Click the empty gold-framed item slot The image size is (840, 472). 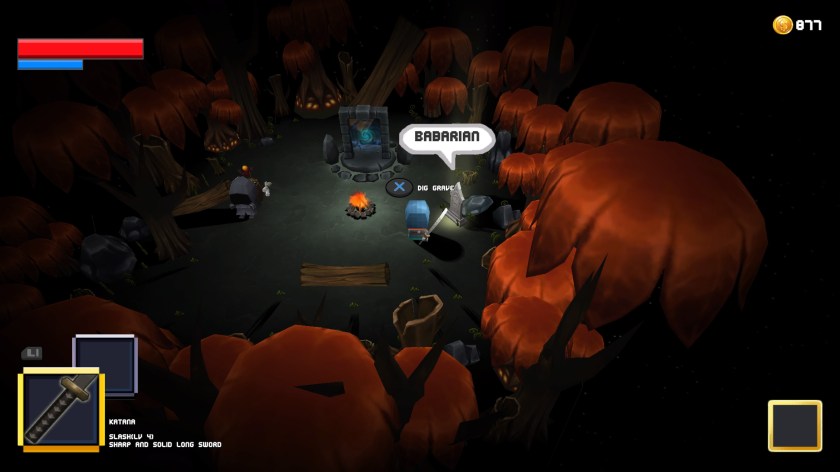pos(794,425)
